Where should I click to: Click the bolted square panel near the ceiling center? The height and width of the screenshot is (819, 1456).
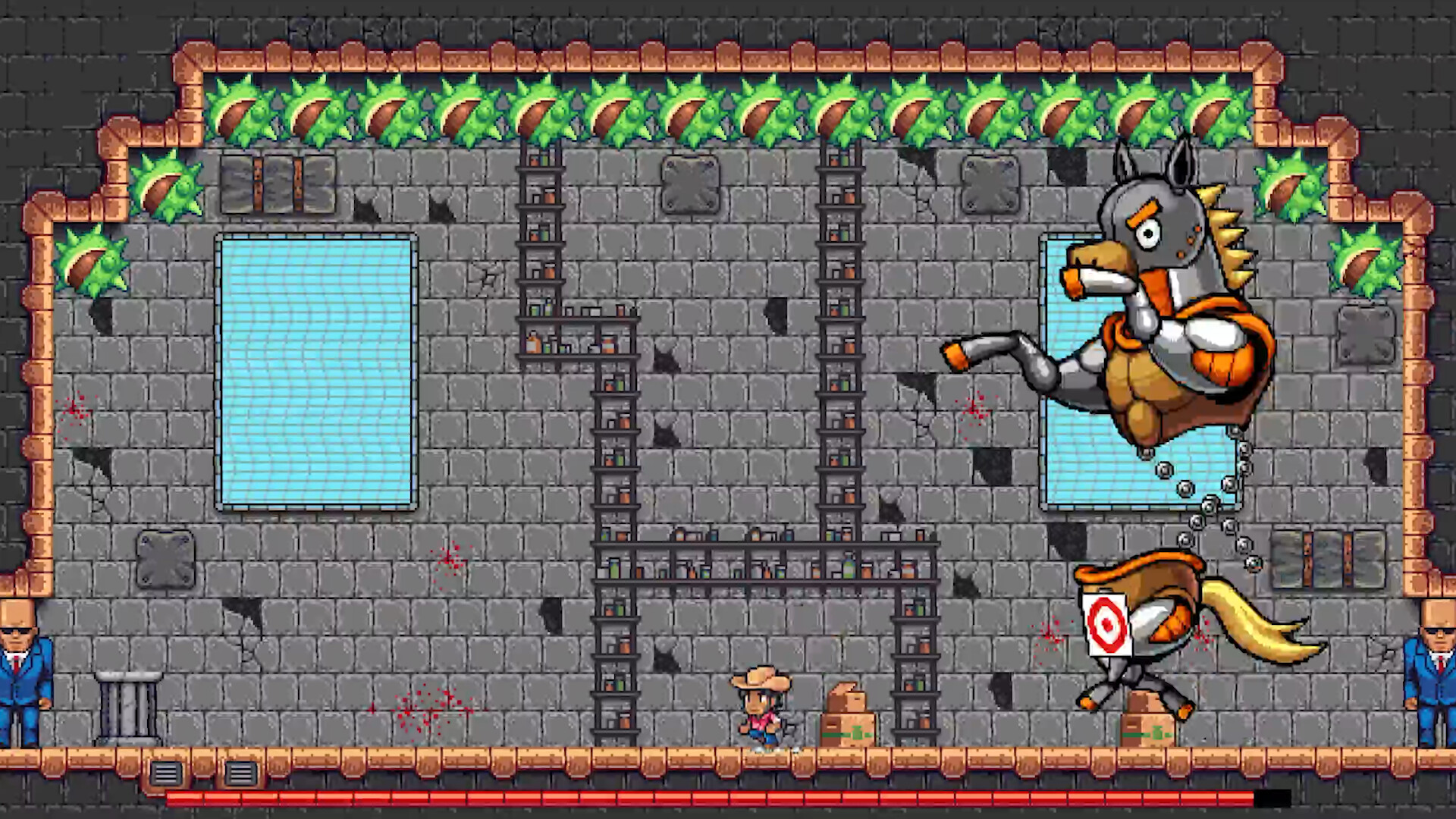click(690, 184)
